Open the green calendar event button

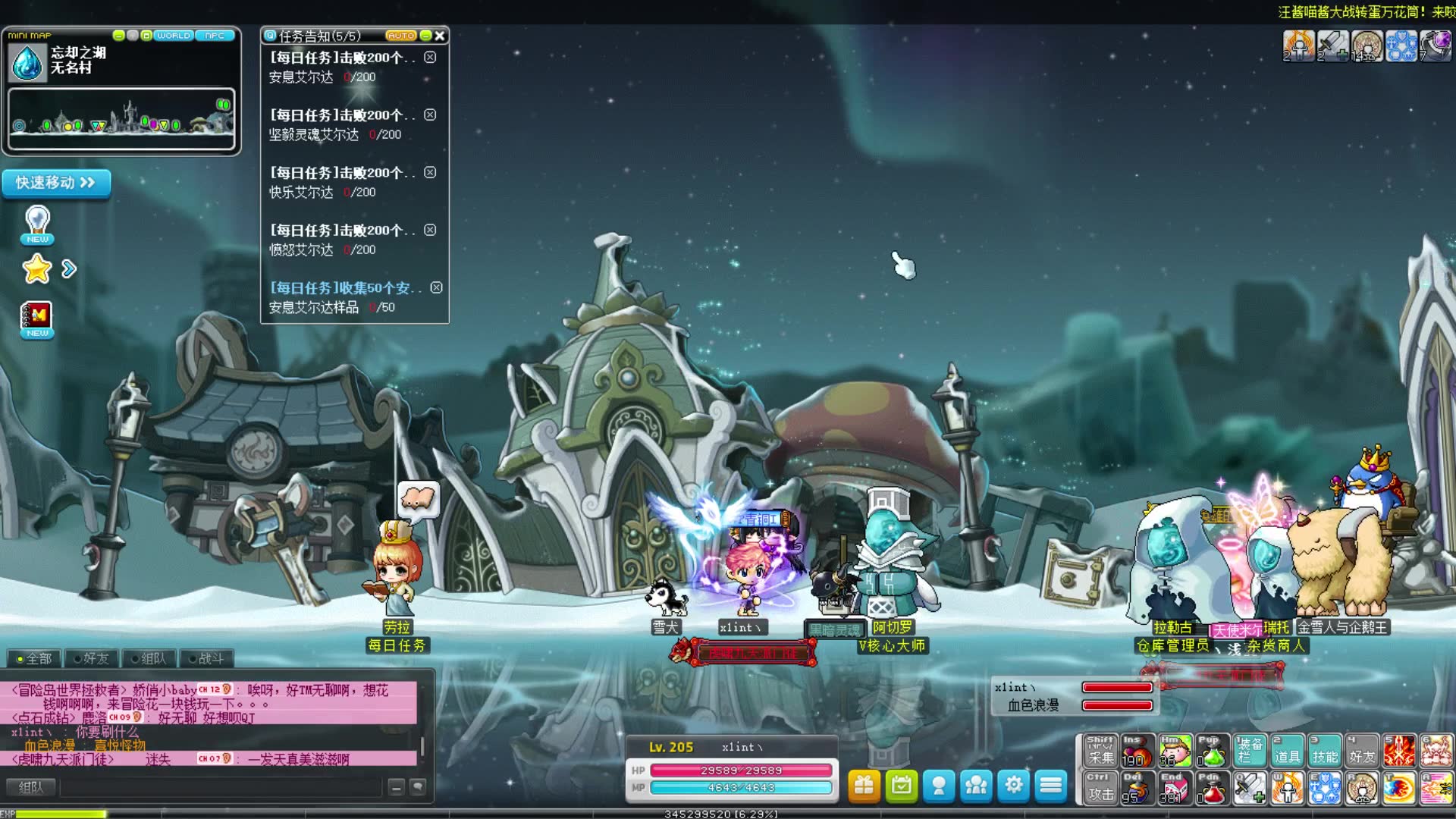901,786
